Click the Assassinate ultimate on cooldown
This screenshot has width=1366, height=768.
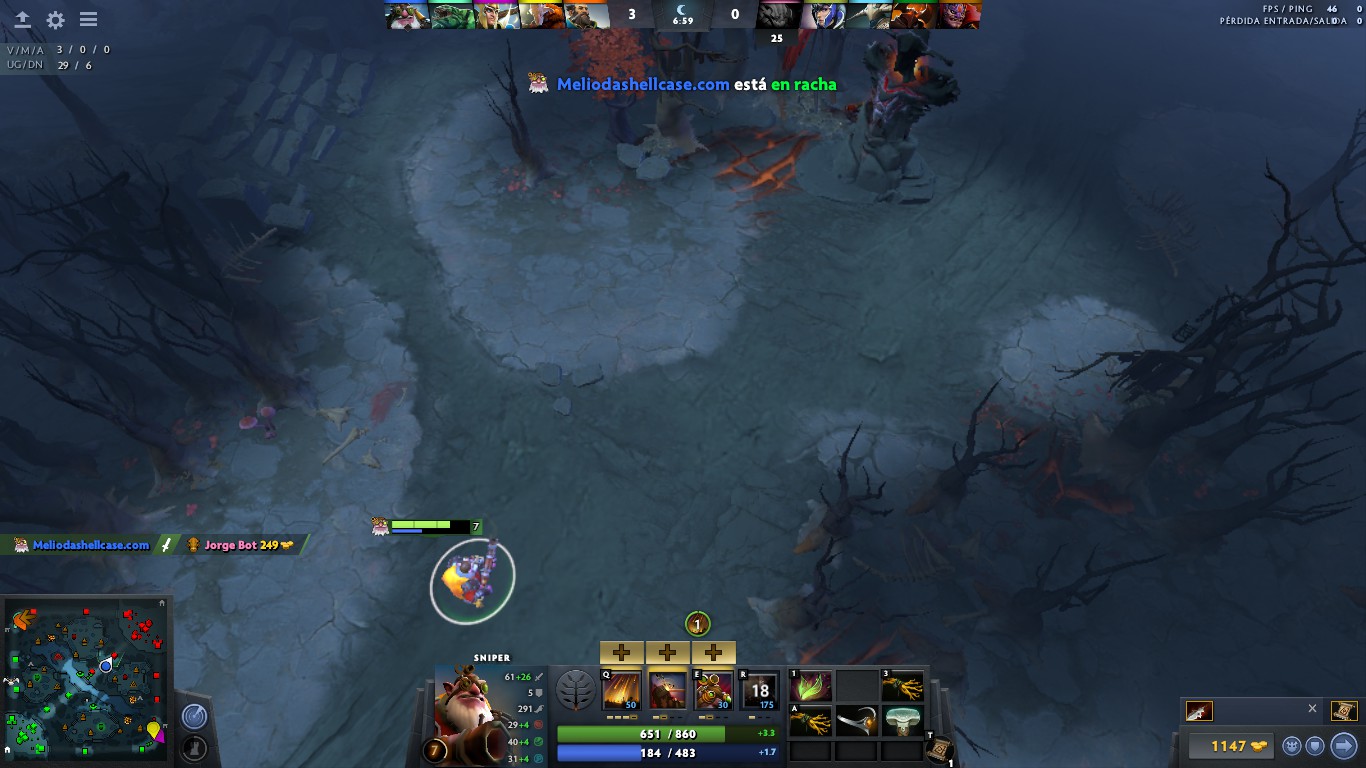coord(759,690)
